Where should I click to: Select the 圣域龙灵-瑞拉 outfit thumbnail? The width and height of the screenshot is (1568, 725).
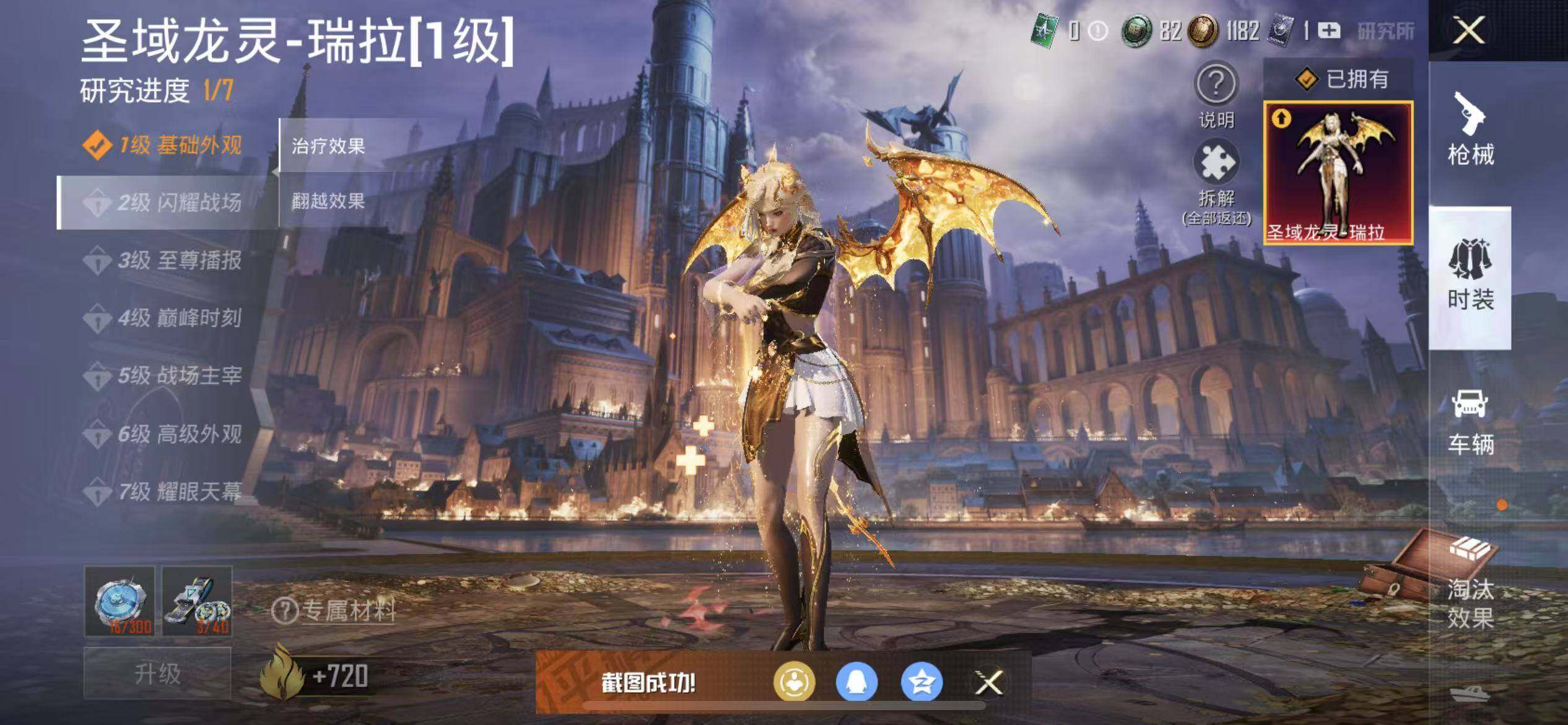pyautogui.click(x=1338, y=174)
